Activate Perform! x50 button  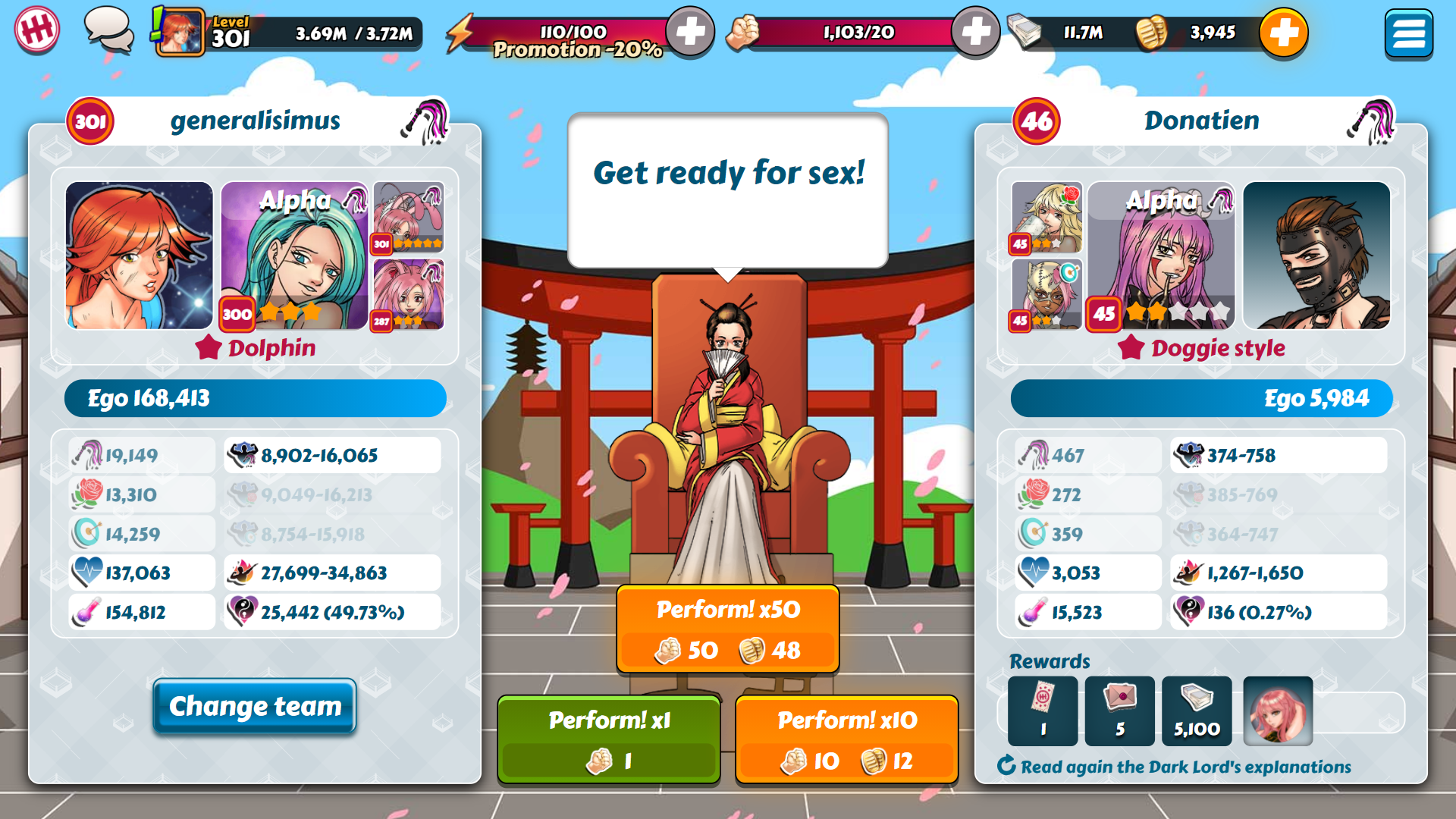point(727,629)
